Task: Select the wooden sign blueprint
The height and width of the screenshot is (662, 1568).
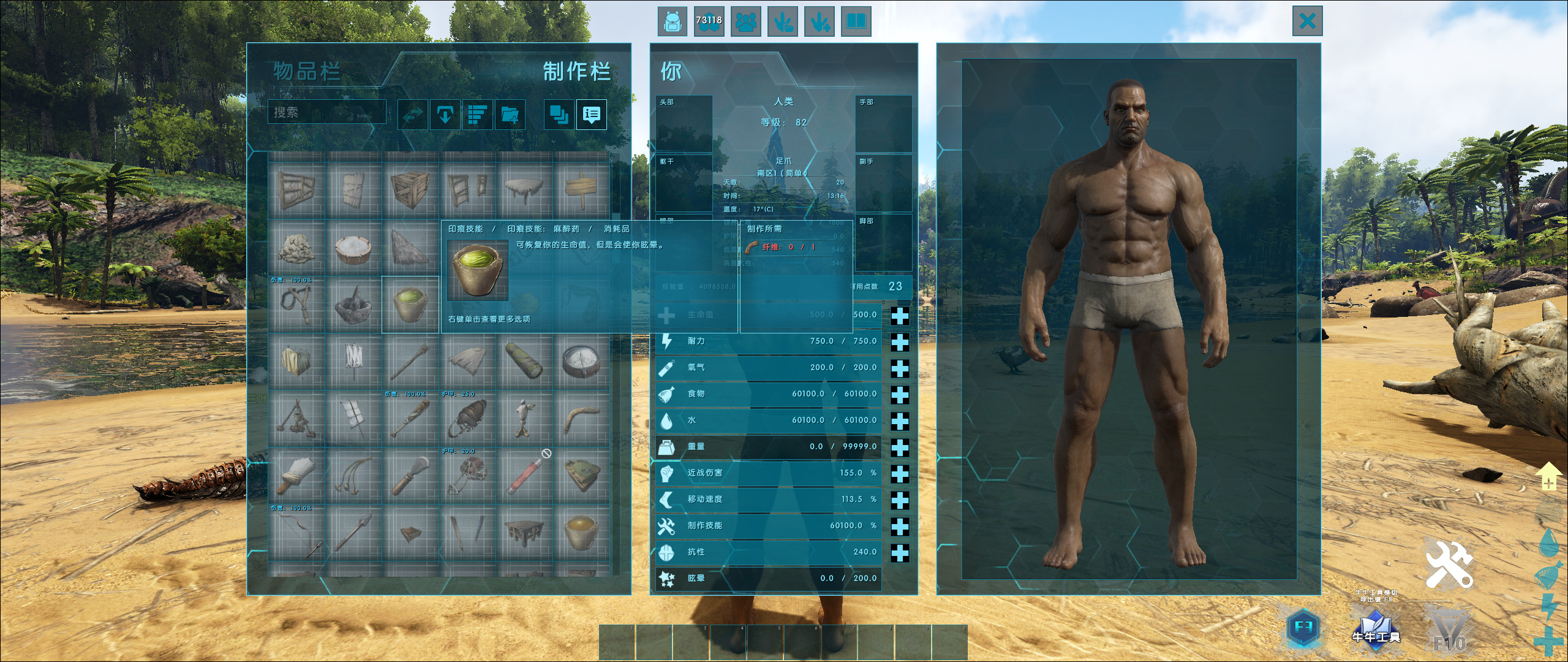Action: tap(581, 190)
